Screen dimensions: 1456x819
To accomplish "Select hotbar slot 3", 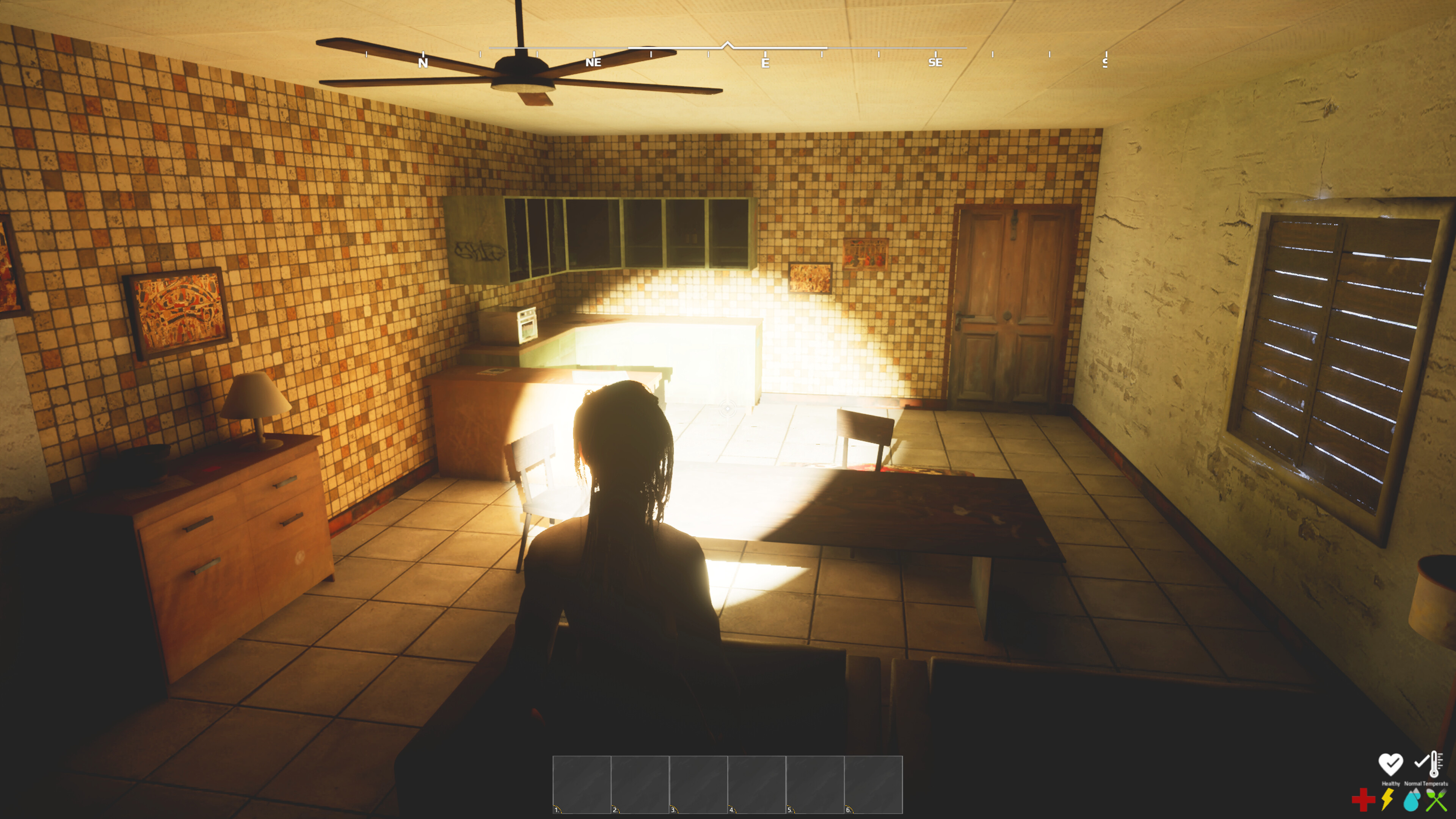I will coord(698,786).
